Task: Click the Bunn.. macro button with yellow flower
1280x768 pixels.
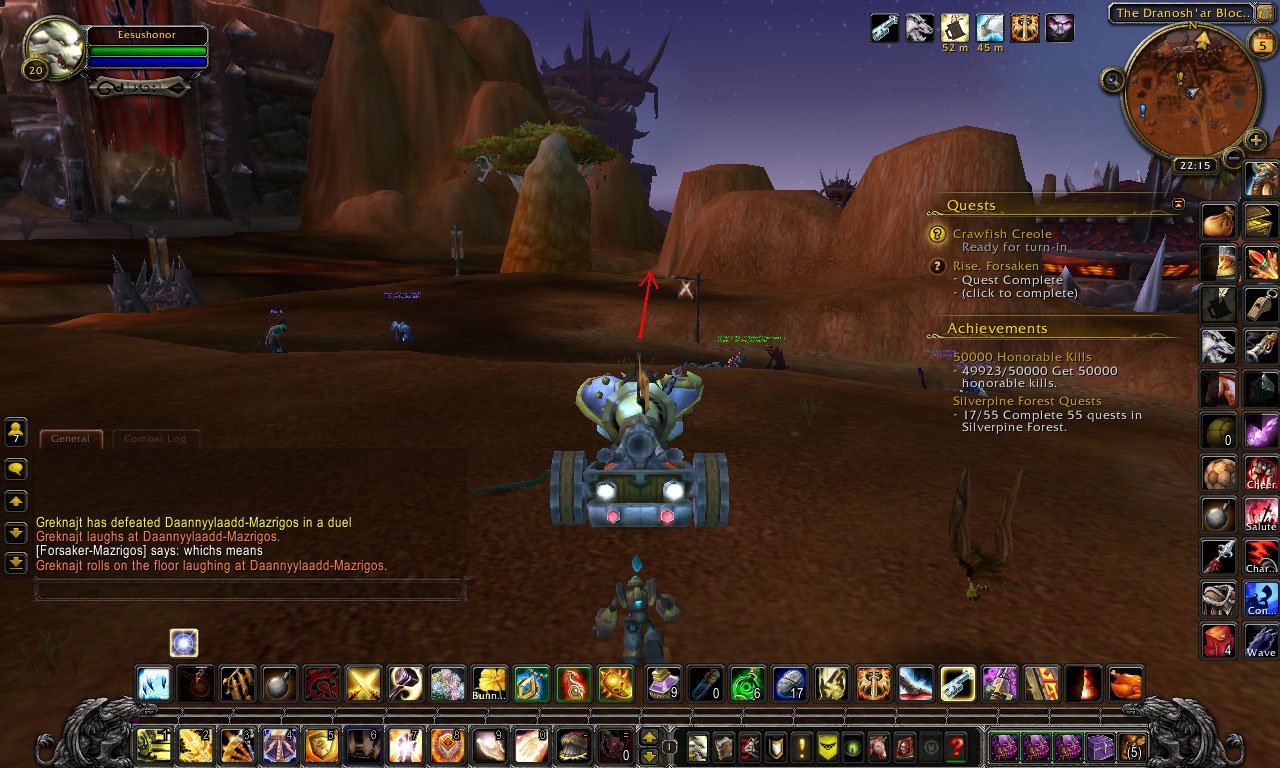Action: (x=490, y=685)
